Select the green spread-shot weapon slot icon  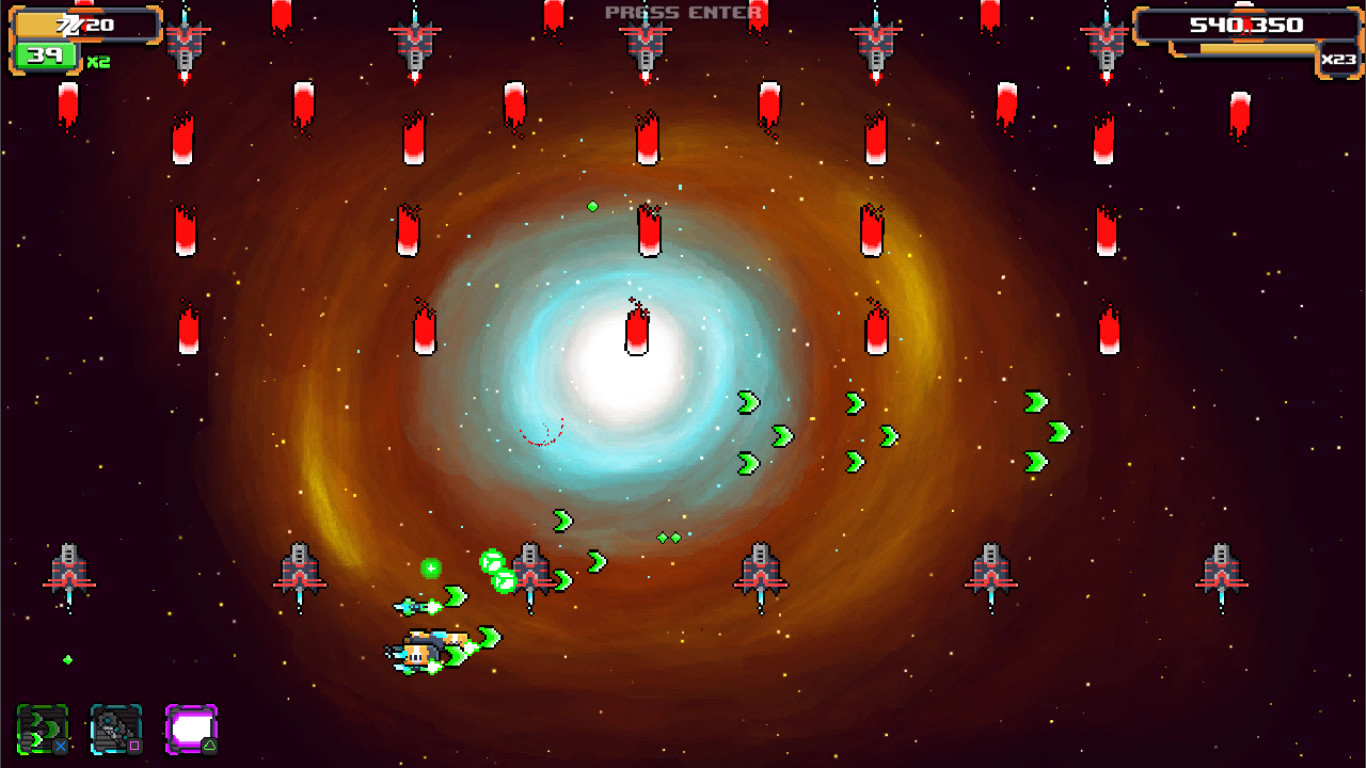40,726
